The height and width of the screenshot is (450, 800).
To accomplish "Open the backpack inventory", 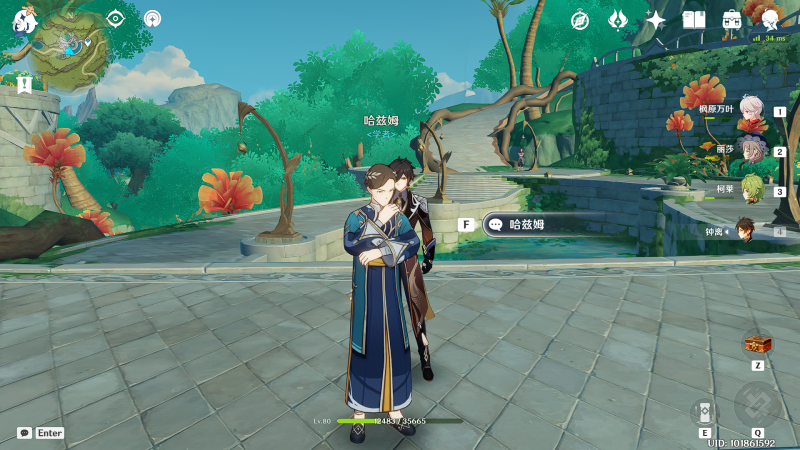I will pyautogui.click(x=732, y=19).
